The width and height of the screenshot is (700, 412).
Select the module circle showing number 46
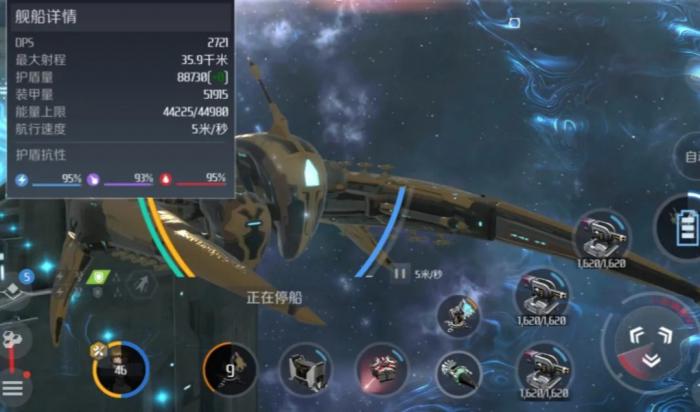pos(120,369)
